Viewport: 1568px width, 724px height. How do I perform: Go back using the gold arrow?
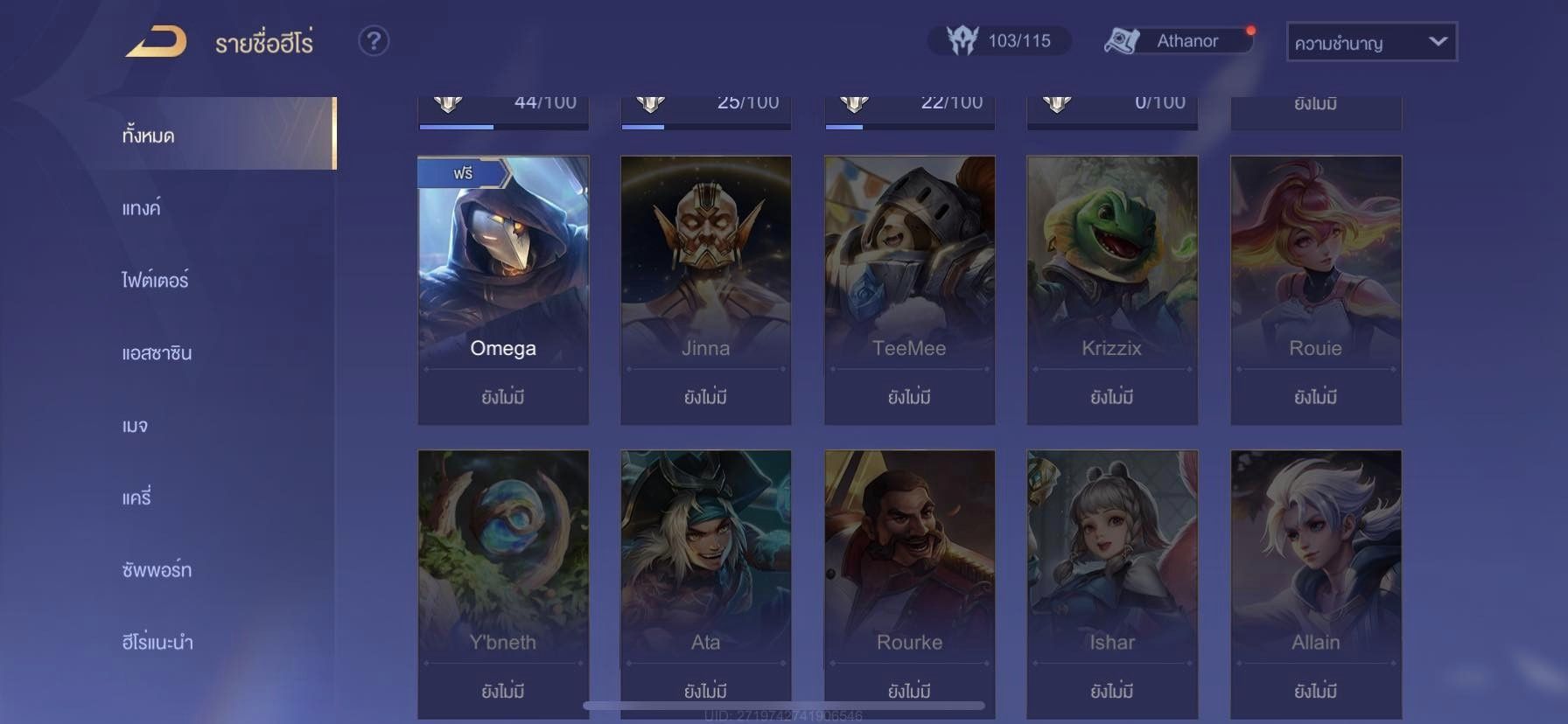(156, 41)
